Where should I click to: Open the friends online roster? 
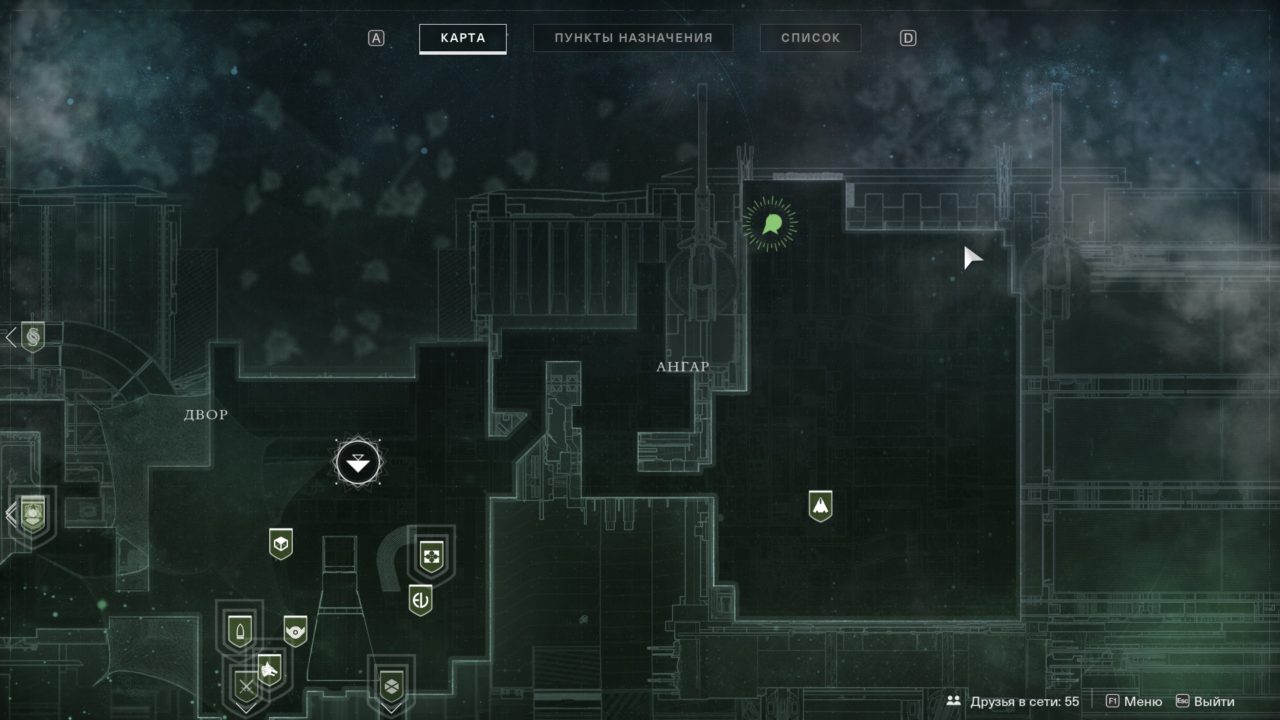point(1013,702)
